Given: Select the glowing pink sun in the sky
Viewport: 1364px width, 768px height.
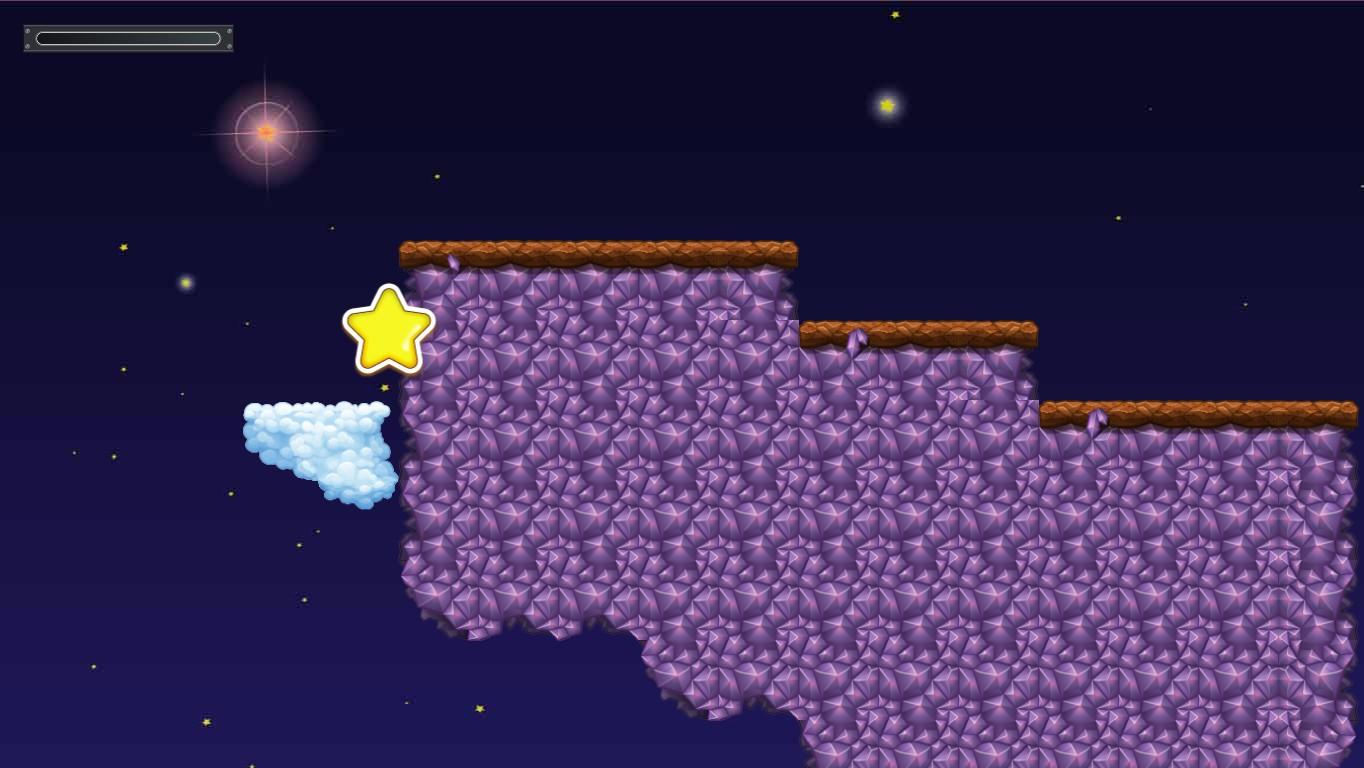Looking at the screenshot, I should pyautogui.click(x=265, y=130).
